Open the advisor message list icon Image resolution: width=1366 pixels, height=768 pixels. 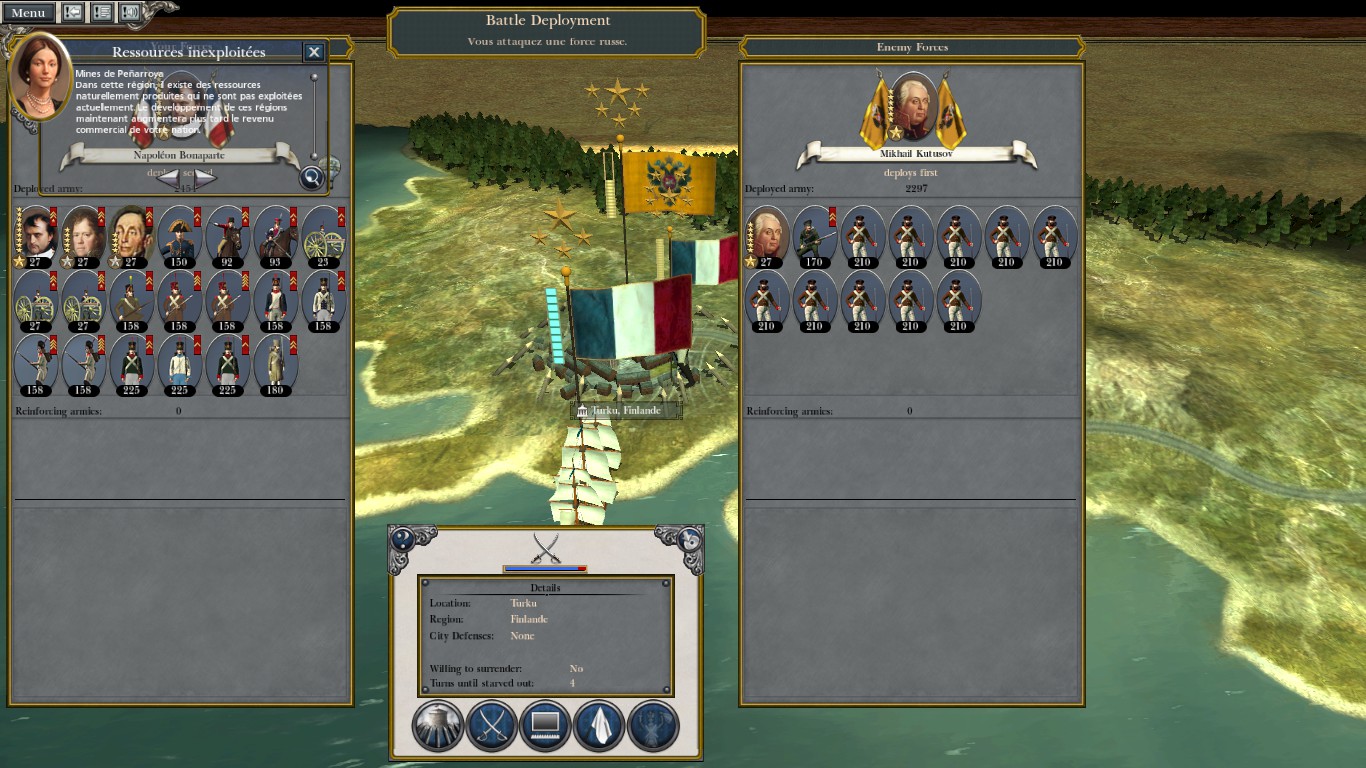102,12
